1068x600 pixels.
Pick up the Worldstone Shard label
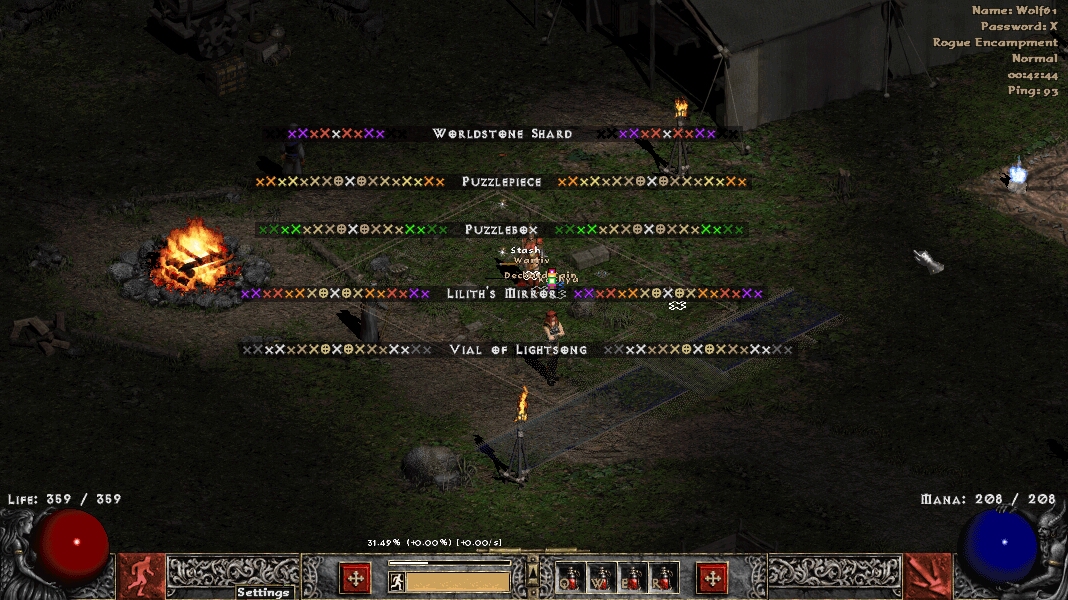[x=502, y=134]
